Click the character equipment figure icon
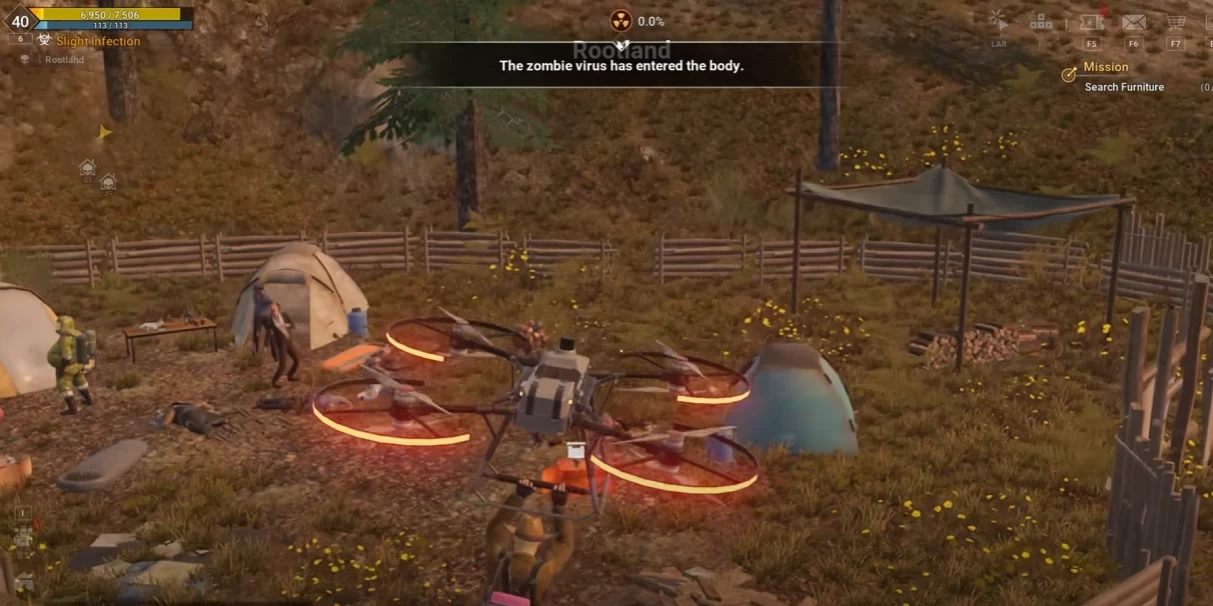This screenshot has width=1213, height=606. [22, 540]
